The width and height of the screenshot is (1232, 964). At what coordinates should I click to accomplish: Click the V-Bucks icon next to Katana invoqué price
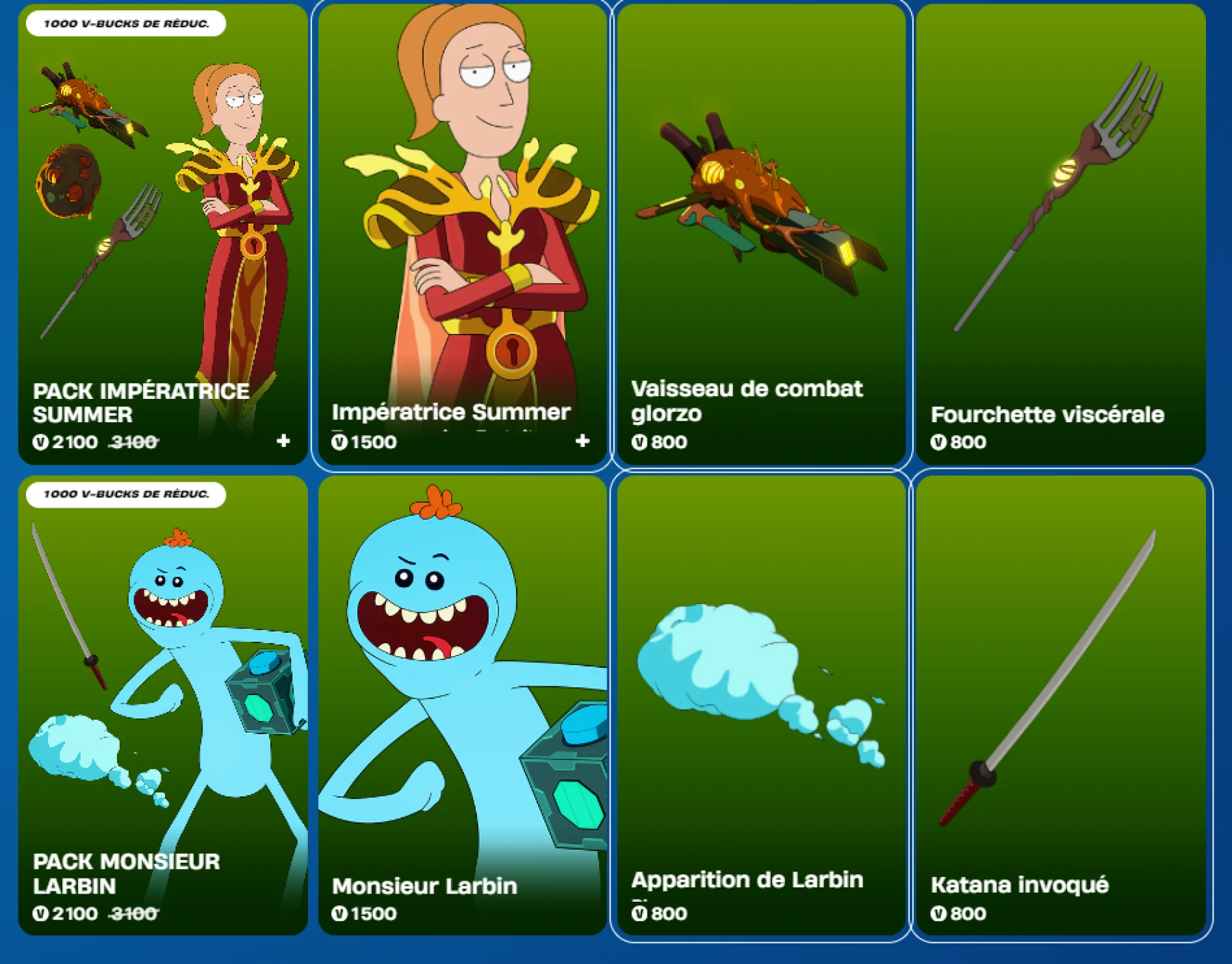[938, 913]
